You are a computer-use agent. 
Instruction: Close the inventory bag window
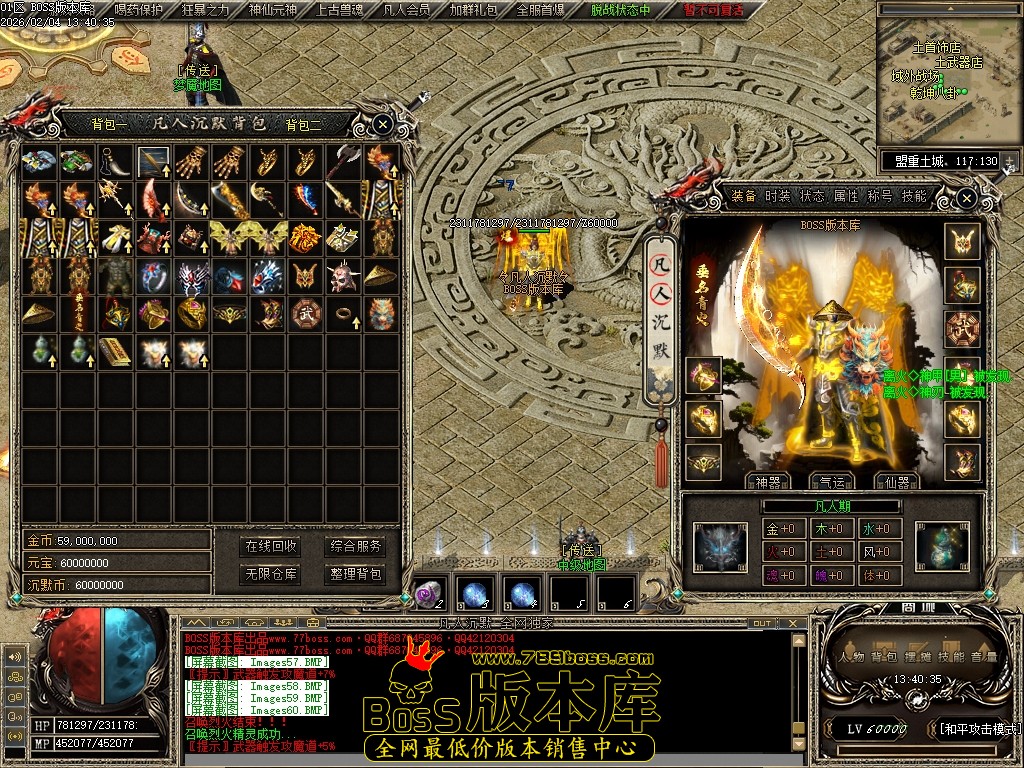(x=383, y=124)
